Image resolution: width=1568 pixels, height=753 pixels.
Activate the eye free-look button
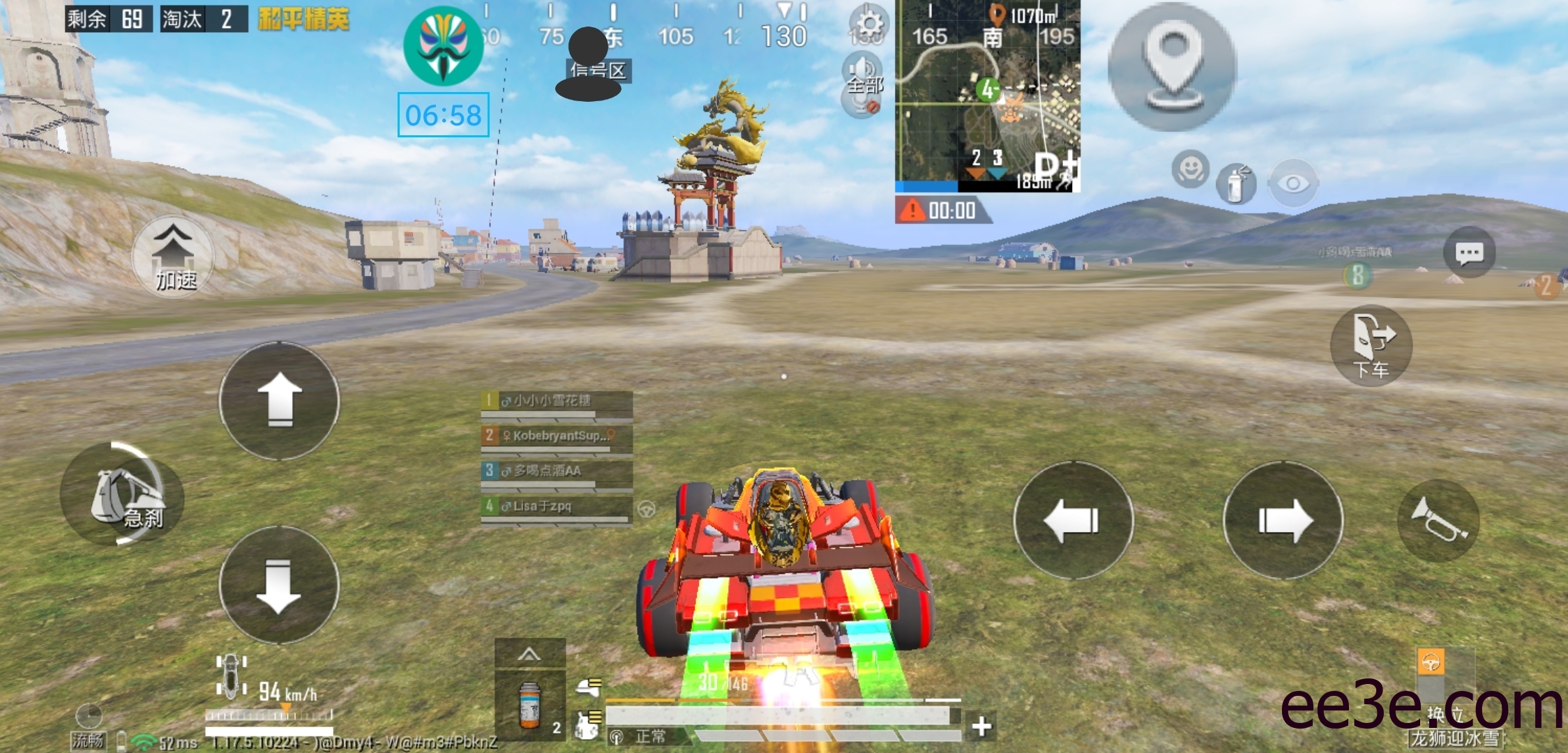click(1293, 183)
